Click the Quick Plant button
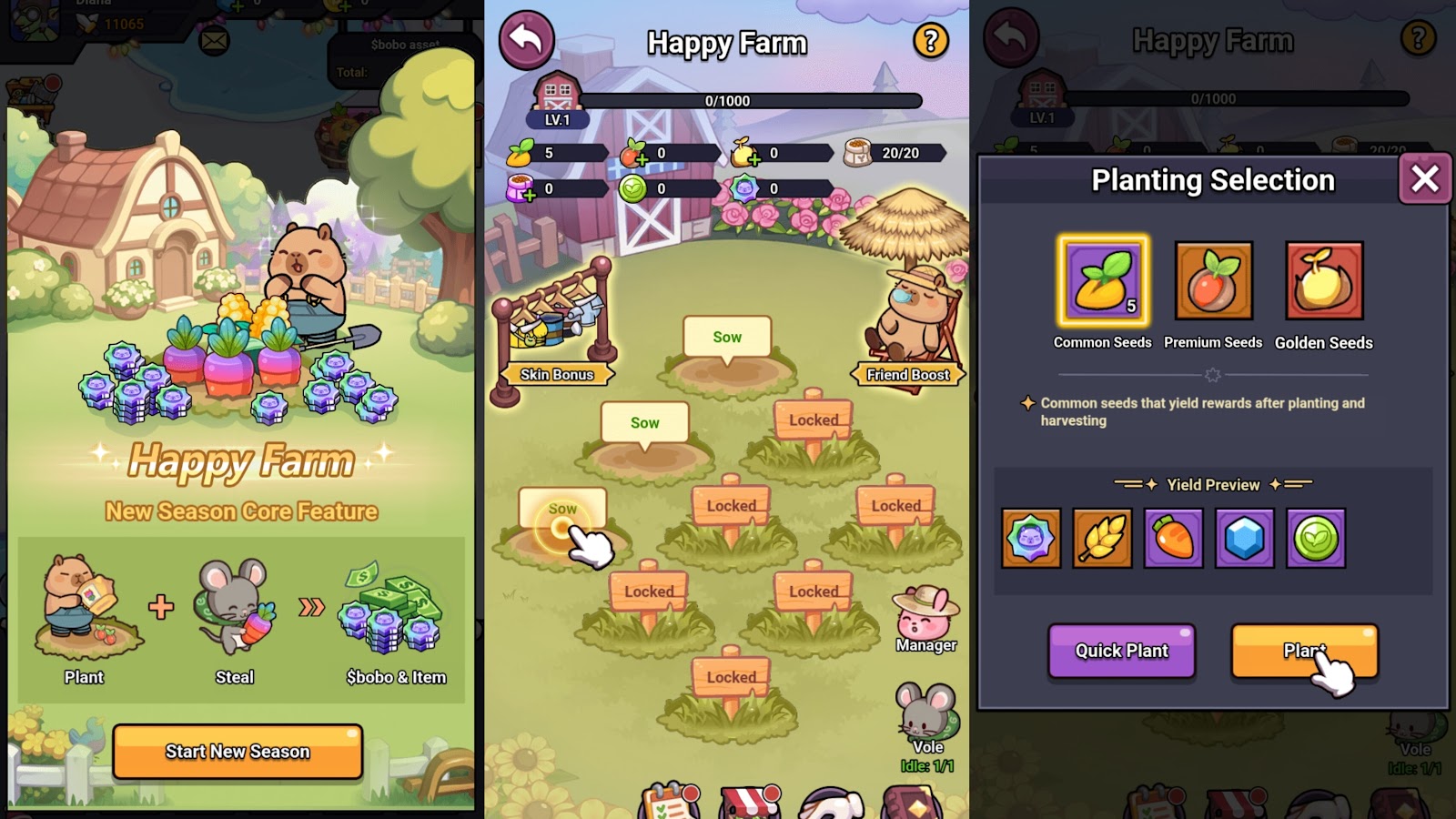Image resolution: width=1456 pixels, height=819 pixels. [x=1121, y=651]
